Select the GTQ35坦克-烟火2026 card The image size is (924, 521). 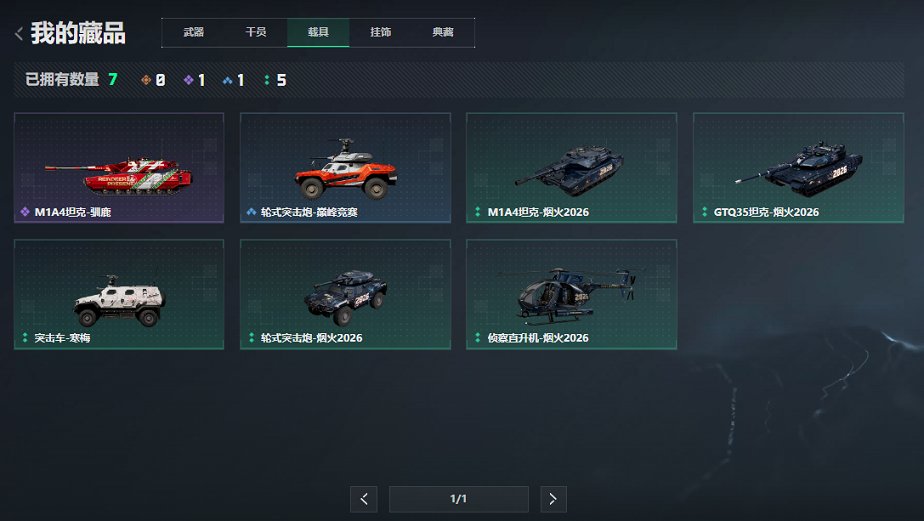coord(798,167)
